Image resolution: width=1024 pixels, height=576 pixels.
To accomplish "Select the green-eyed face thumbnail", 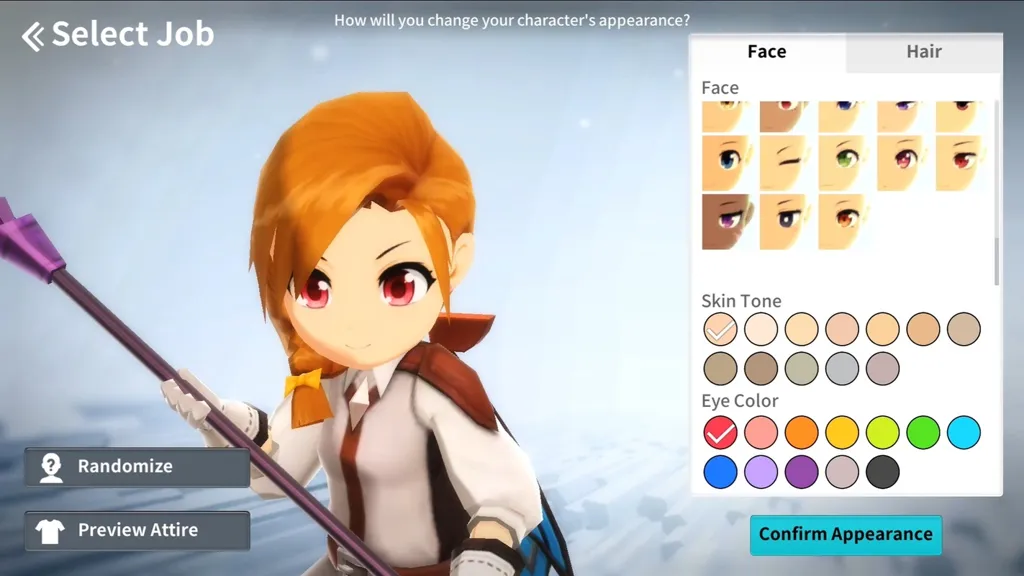I will pyautogui.click(x=845, y=163).
